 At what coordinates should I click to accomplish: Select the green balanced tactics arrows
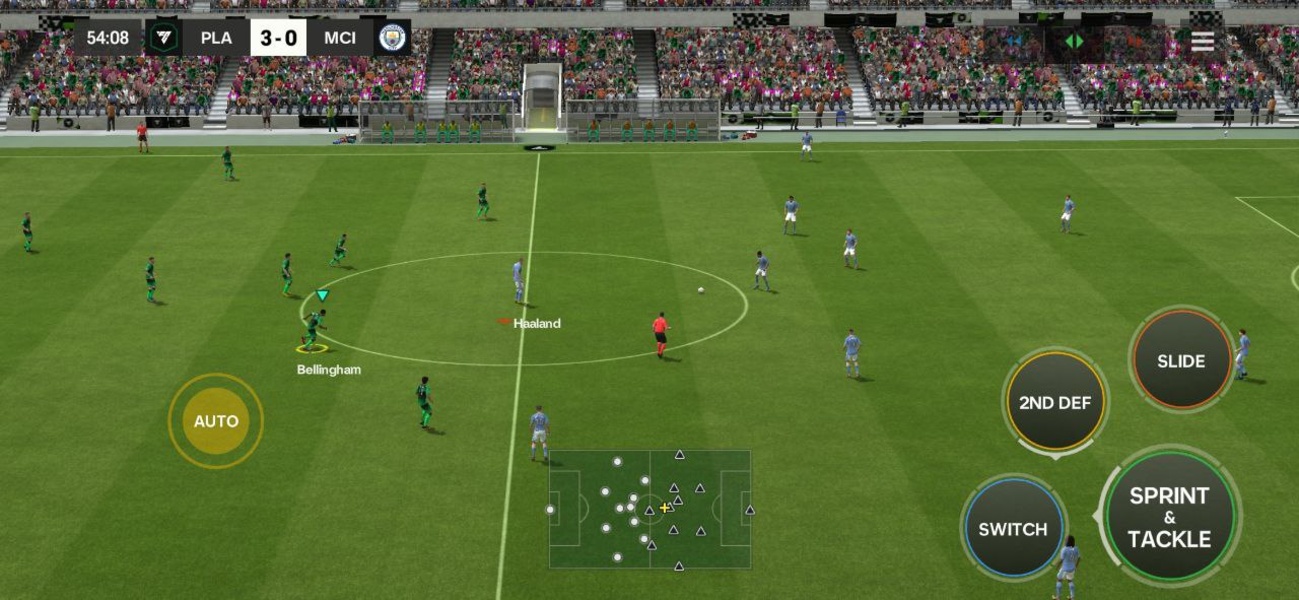pos(1074,41)
